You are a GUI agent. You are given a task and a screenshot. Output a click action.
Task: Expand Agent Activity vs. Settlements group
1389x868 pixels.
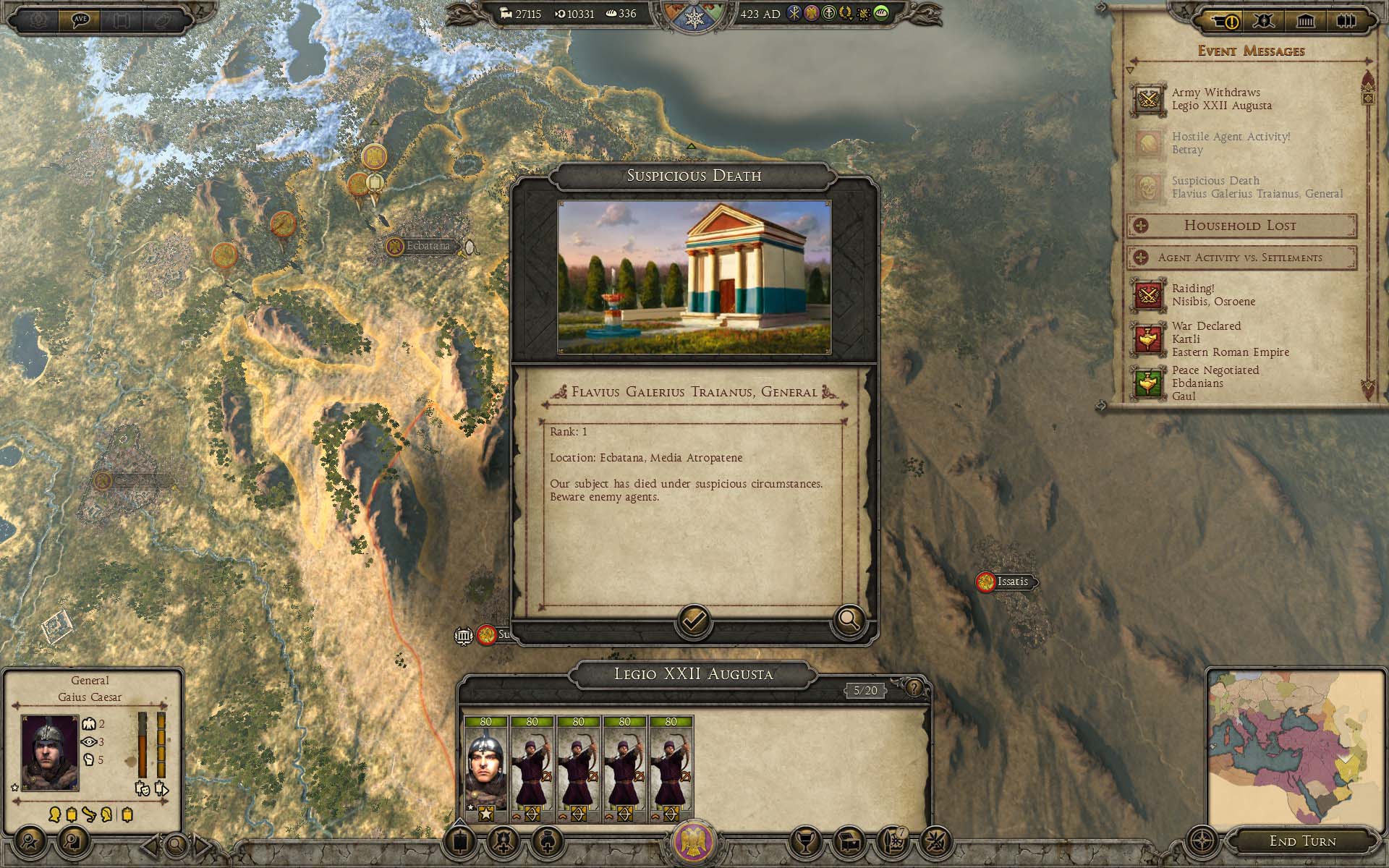click(x=1141, y=258)
